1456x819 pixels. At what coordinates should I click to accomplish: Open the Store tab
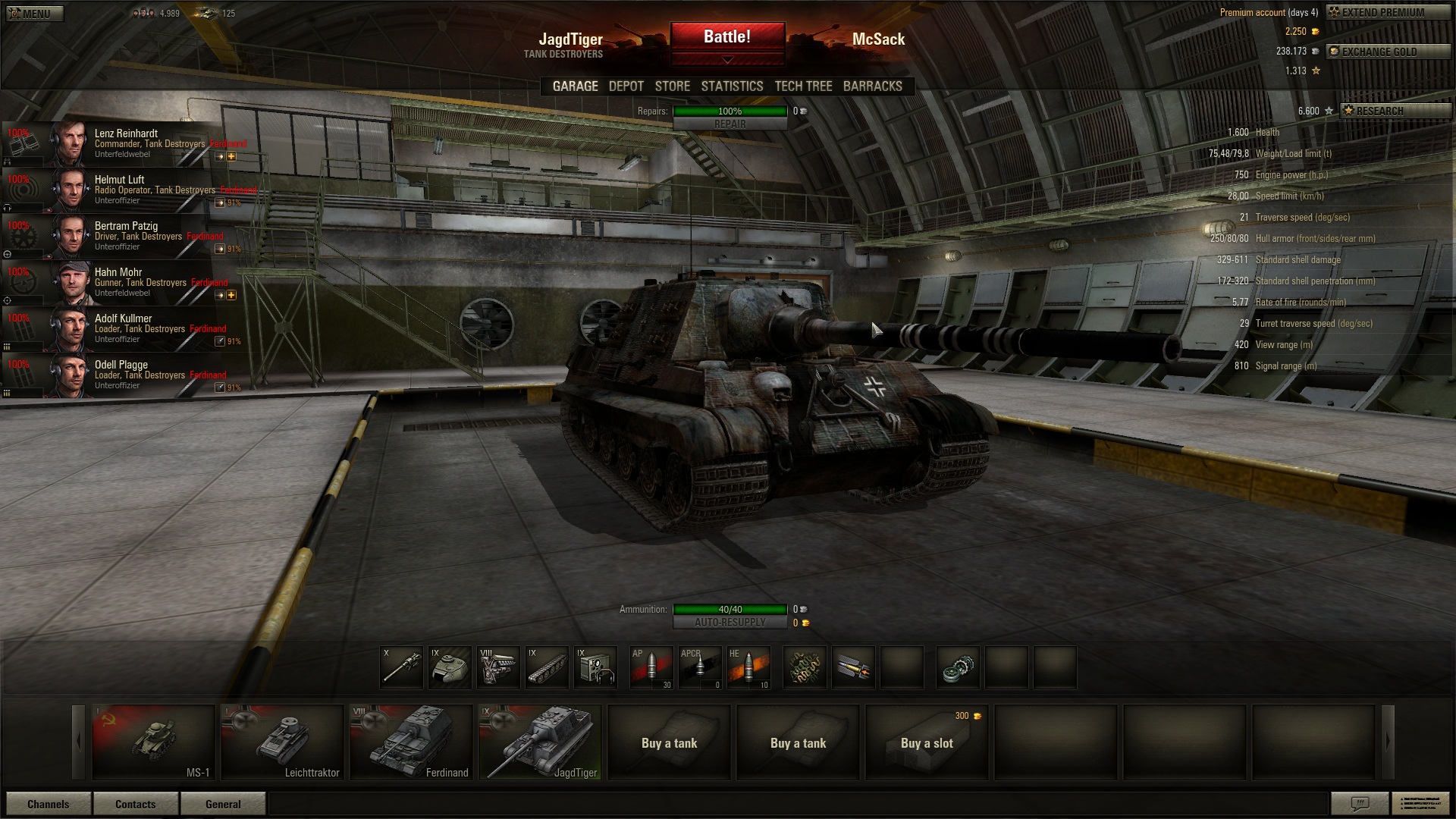pos(672,86)
